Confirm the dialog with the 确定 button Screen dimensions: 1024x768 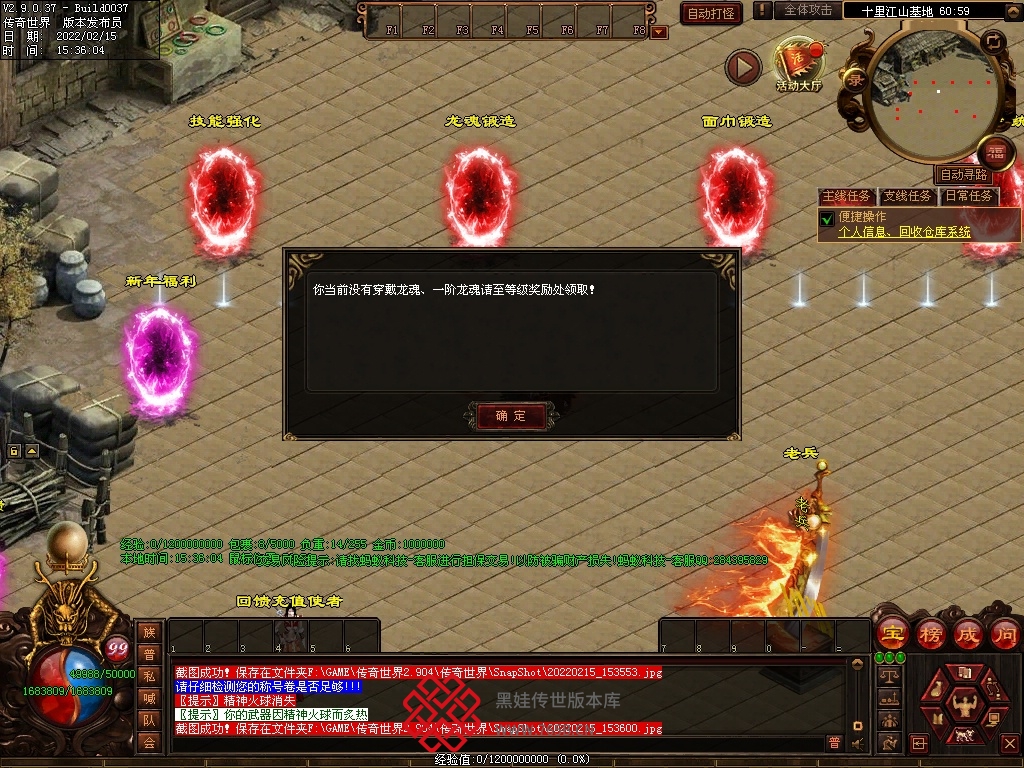[510, 415]
